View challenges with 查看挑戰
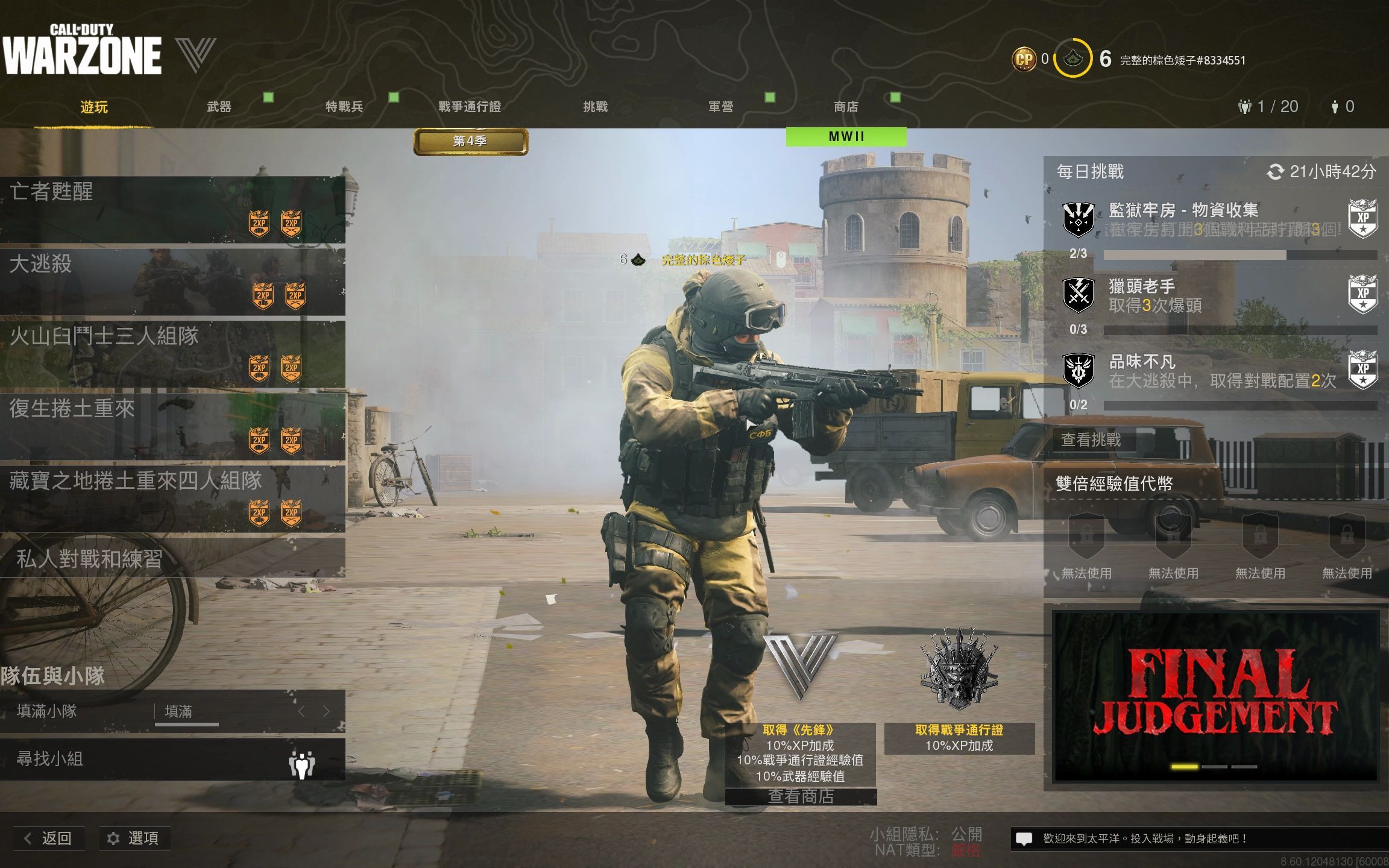The width and height of the screenshot is (1389, 868). pos(1091,440)
